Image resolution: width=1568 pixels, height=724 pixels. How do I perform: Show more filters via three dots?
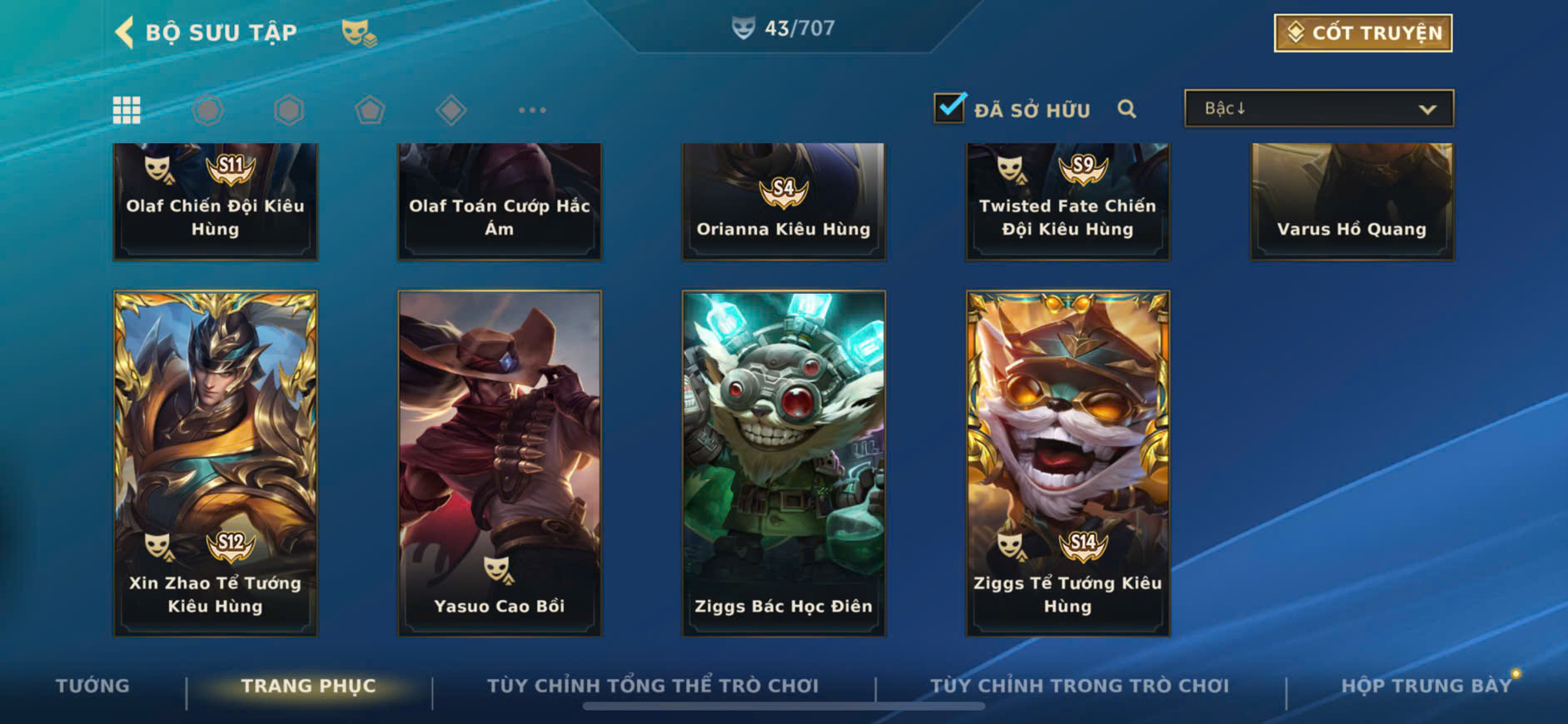pyautogui.click(x=532, y=110)
